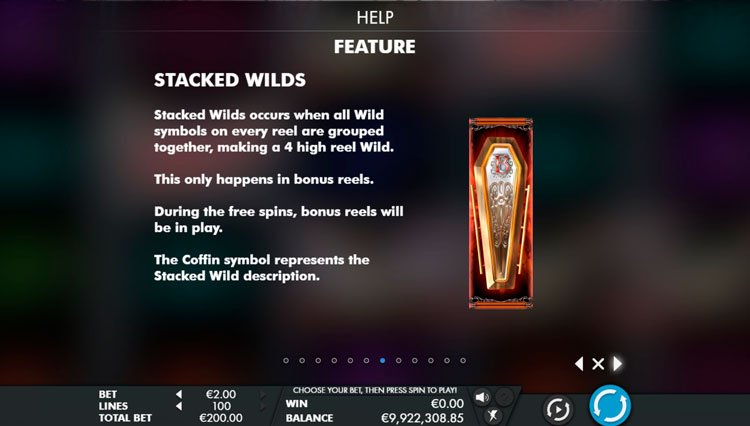Decrease the bet amount
Image resolution: width=750 pixels, height=426 pixels.
[x=178, y=394]
